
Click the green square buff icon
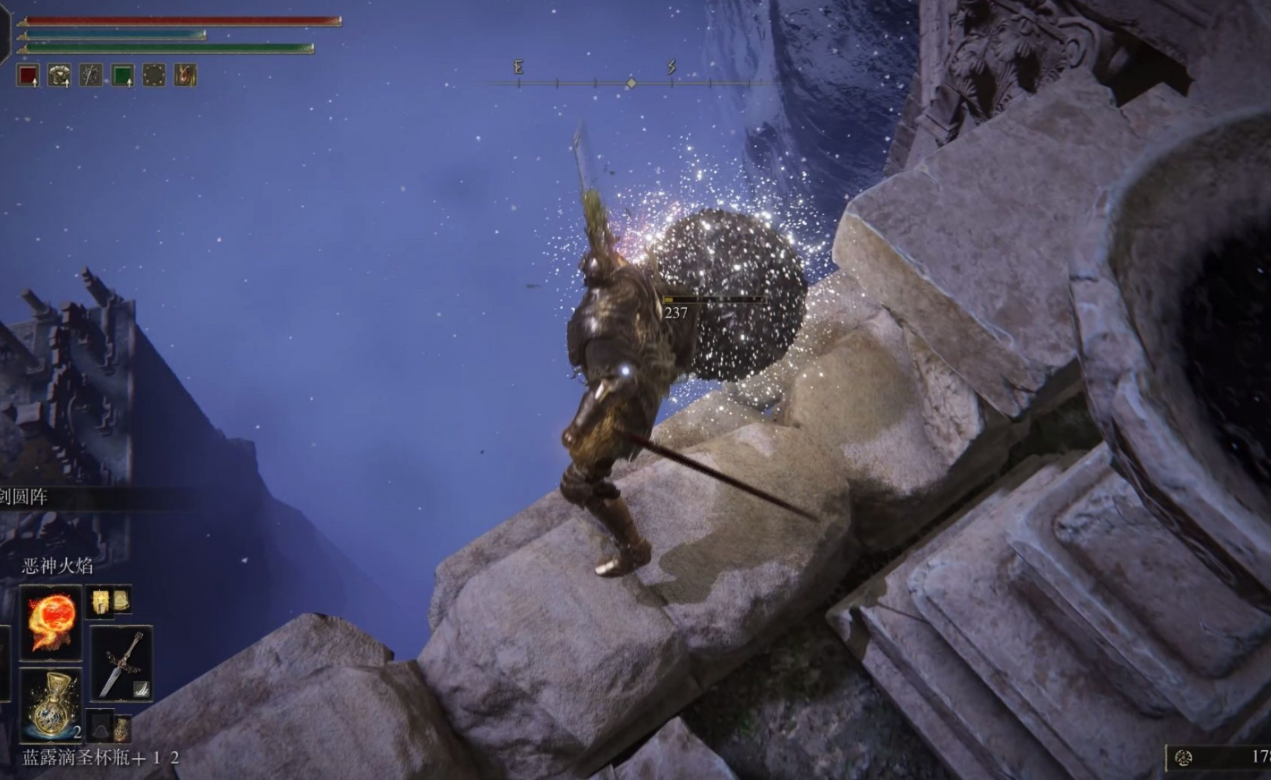(122, 75)
